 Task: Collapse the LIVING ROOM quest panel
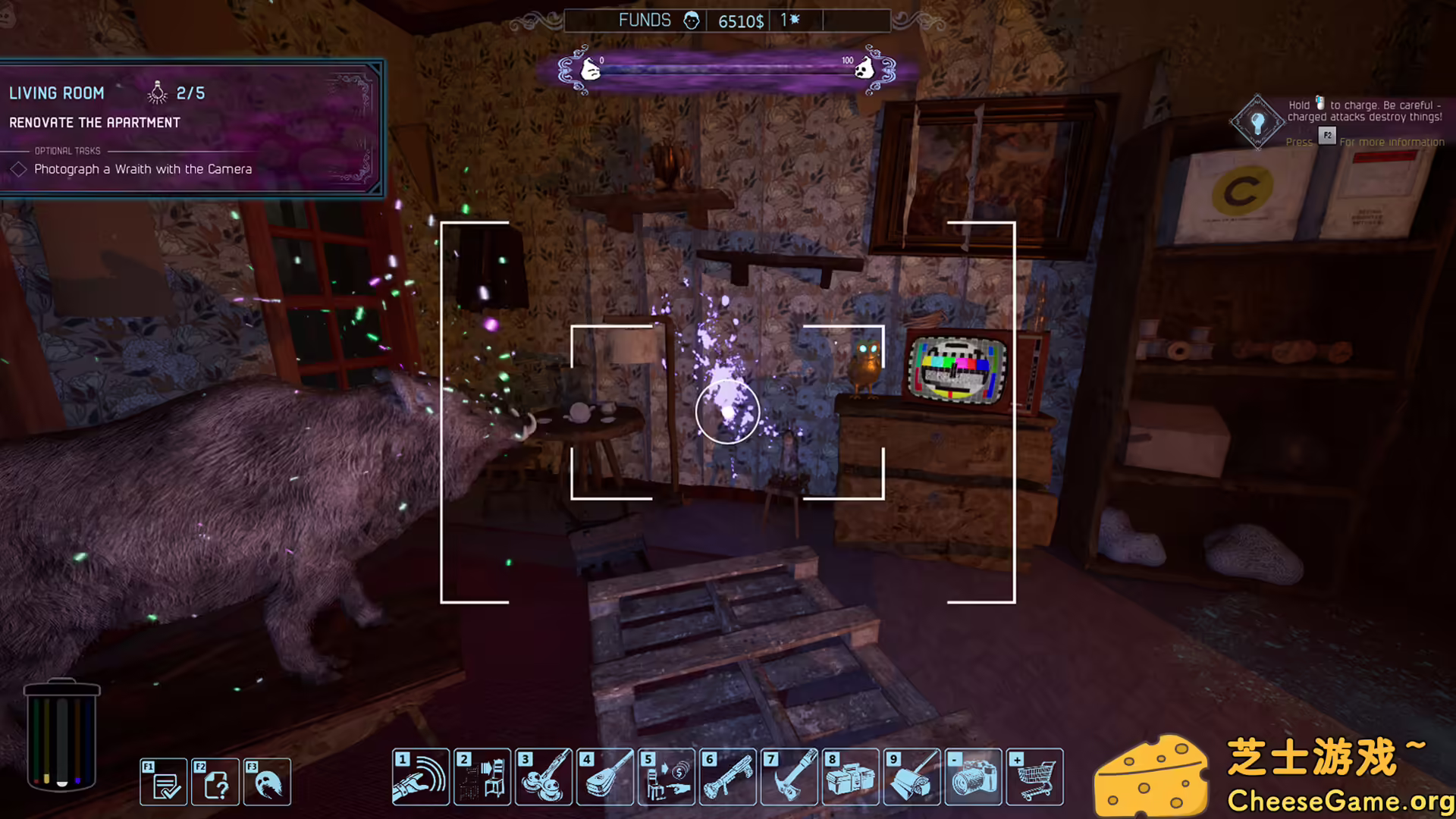pyautogui.click(x=57, y=93)
